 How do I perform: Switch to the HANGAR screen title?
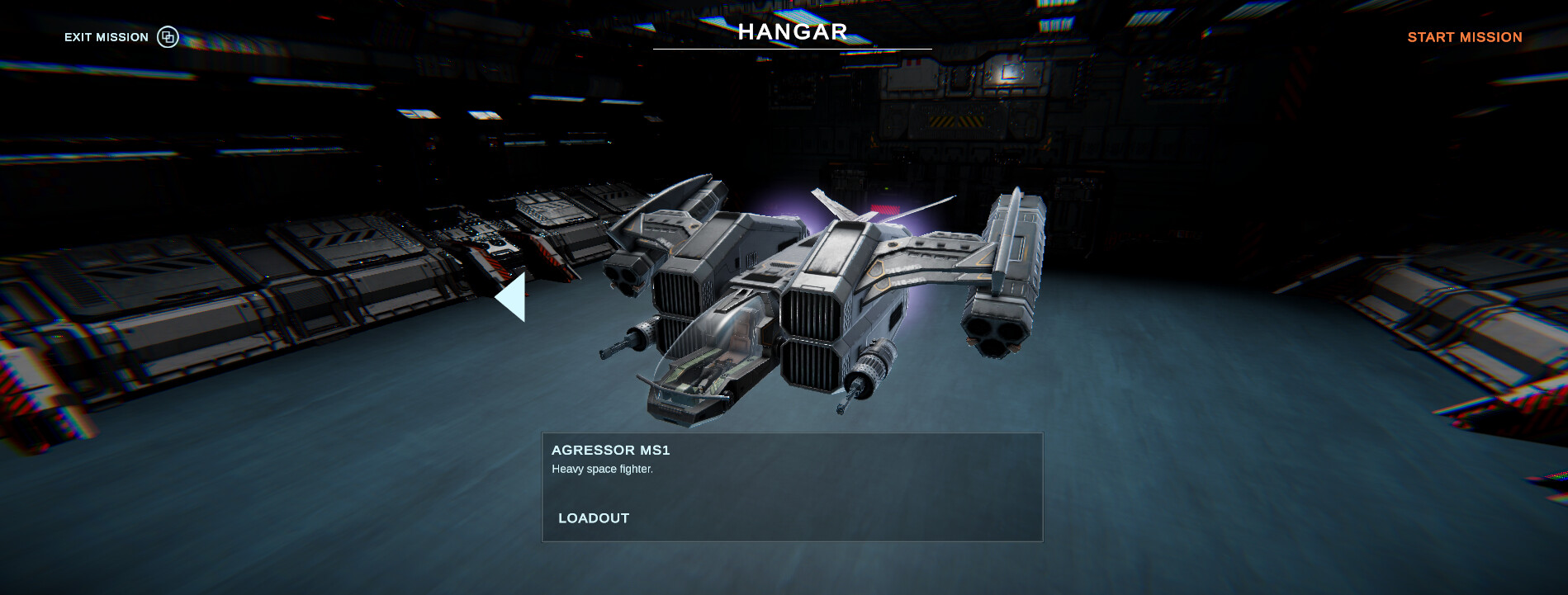(x=792, y=32)
